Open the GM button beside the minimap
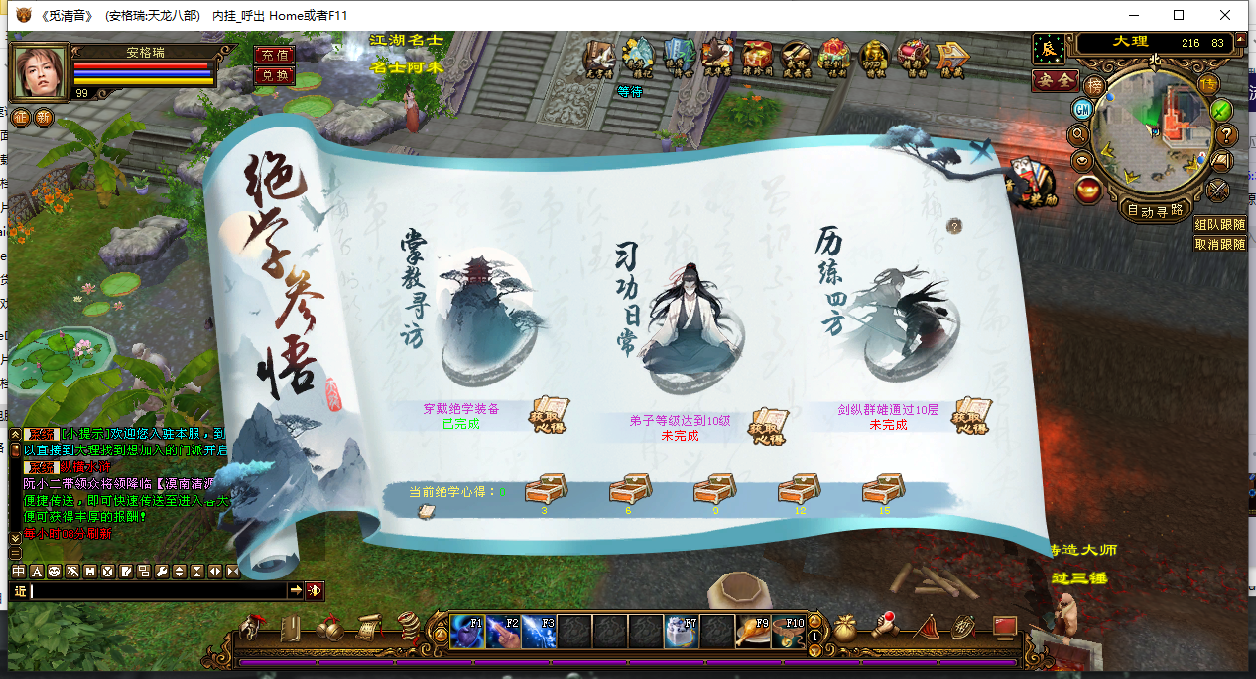This screenshot has width=1256, height=679. [1081, 108]
